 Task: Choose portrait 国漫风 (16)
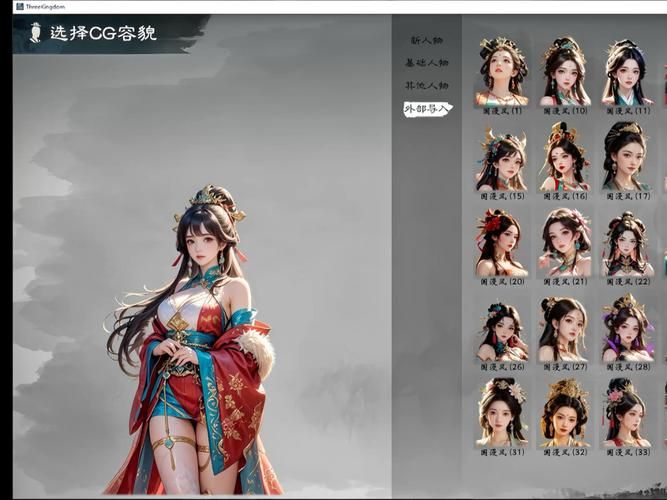pos(564,157)
